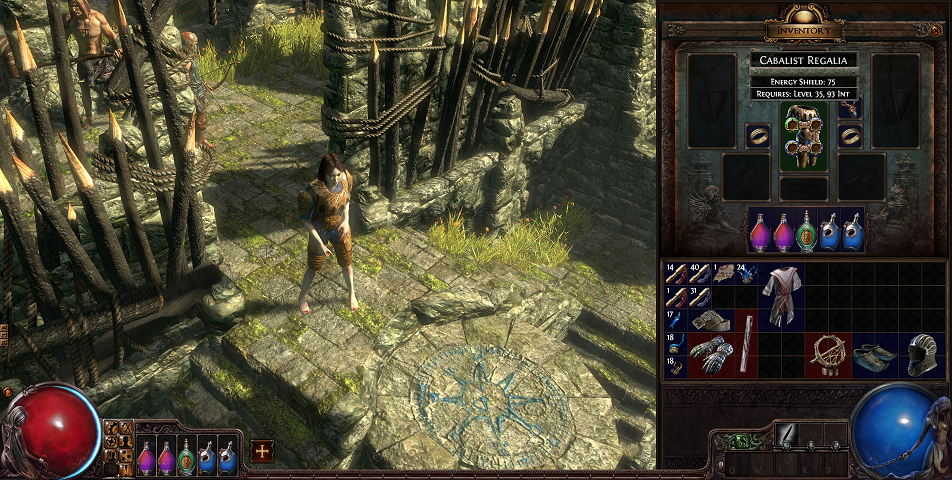This screenshot has width=952, height=480.
Task: Click the green flask in inventory panel
Action: (806, 233)
